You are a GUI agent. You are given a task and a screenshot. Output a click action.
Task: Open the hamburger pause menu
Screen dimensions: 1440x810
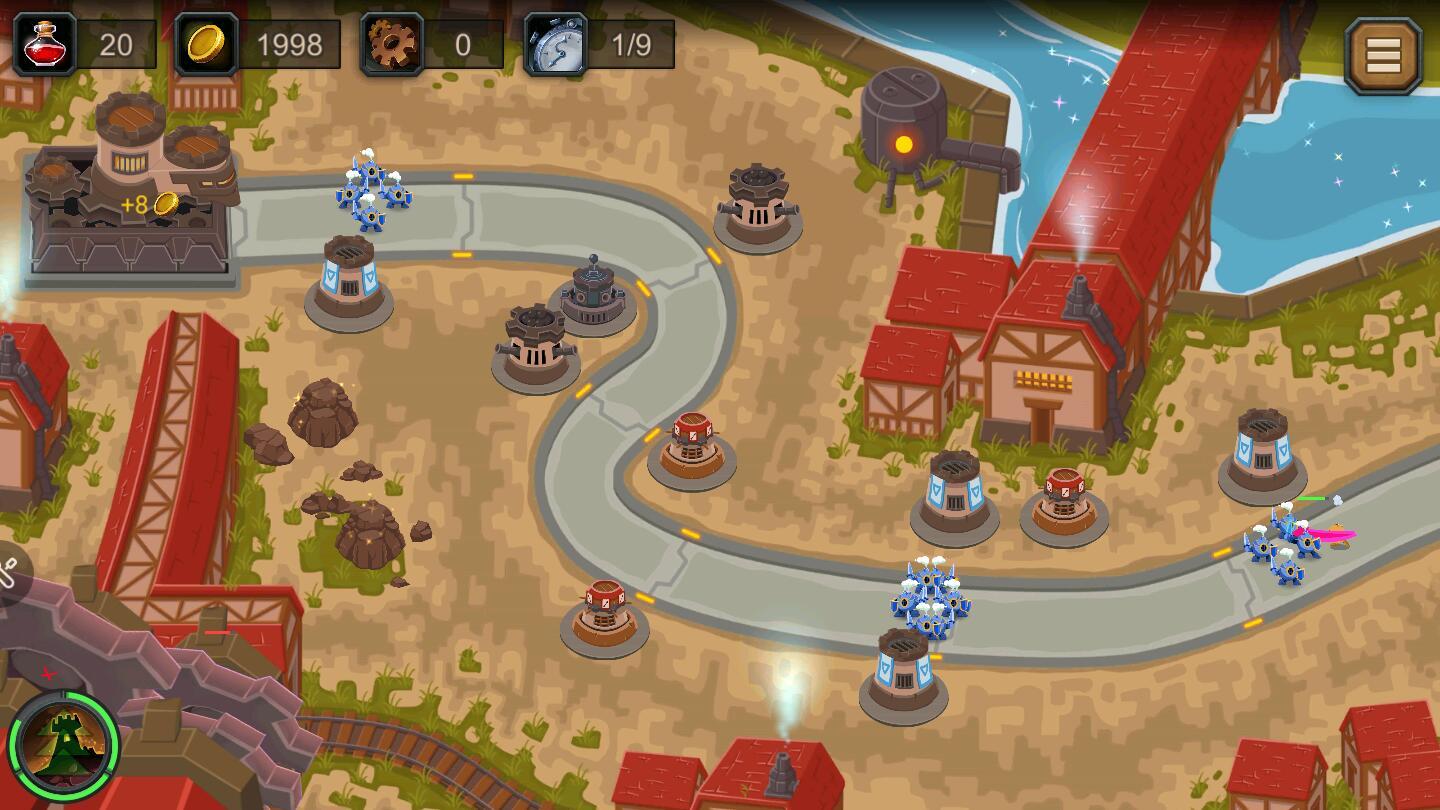(1383, 56)
